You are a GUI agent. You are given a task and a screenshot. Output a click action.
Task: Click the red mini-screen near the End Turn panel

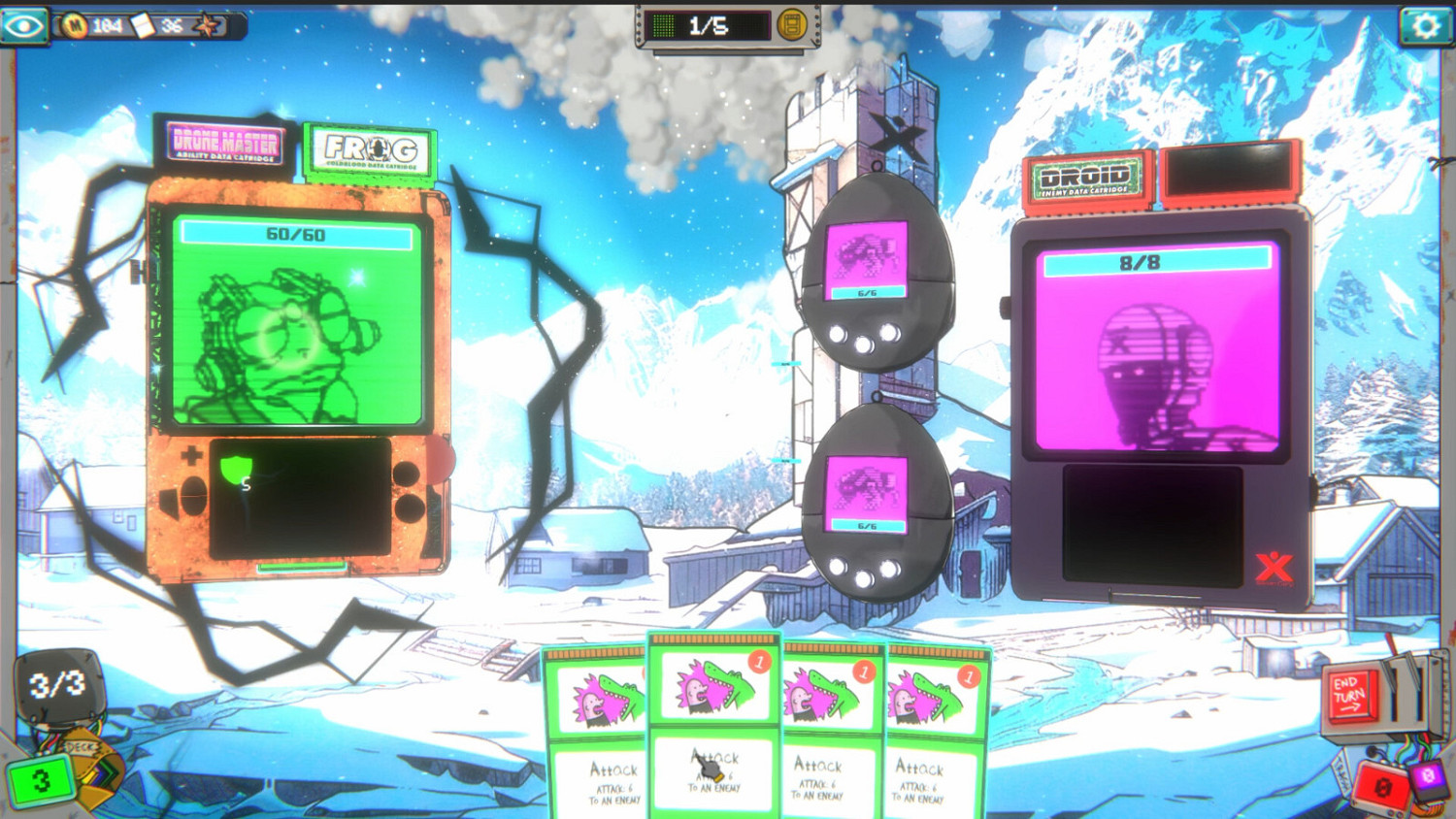1383,787
